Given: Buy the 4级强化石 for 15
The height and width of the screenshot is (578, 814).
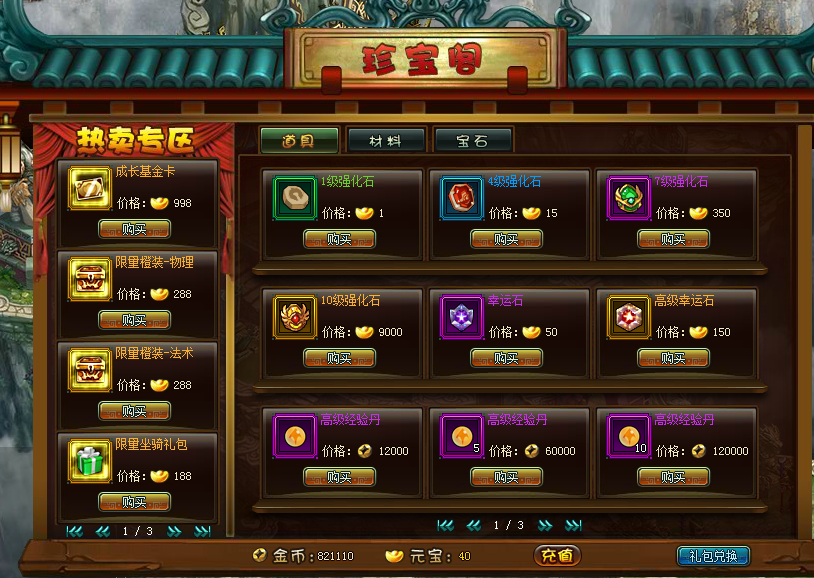Looking at the screenshot, I should (x=506, y=239).
